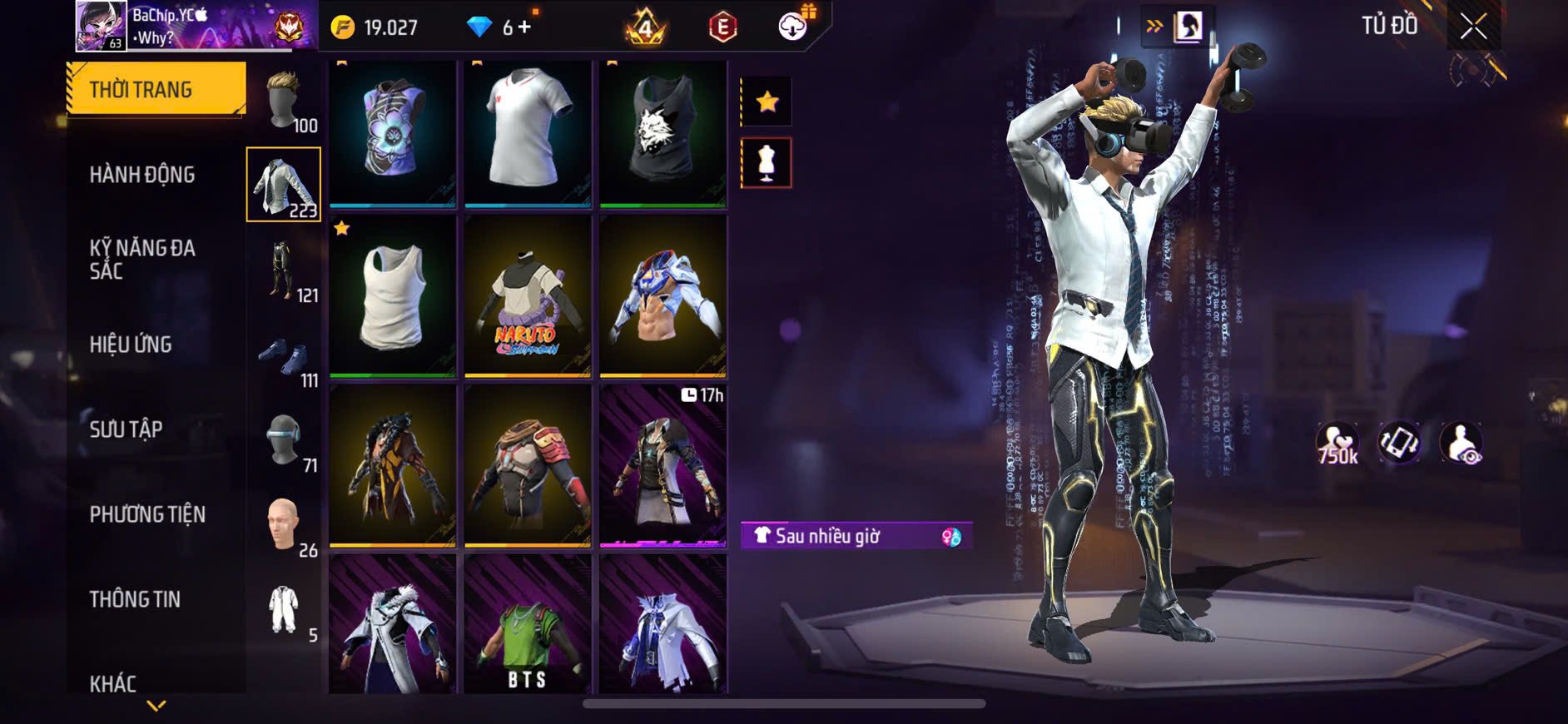This screenshot has width=1568, height=724.
Task: Close the wardrobe with the X button
Action: (x=1473, y=27)
